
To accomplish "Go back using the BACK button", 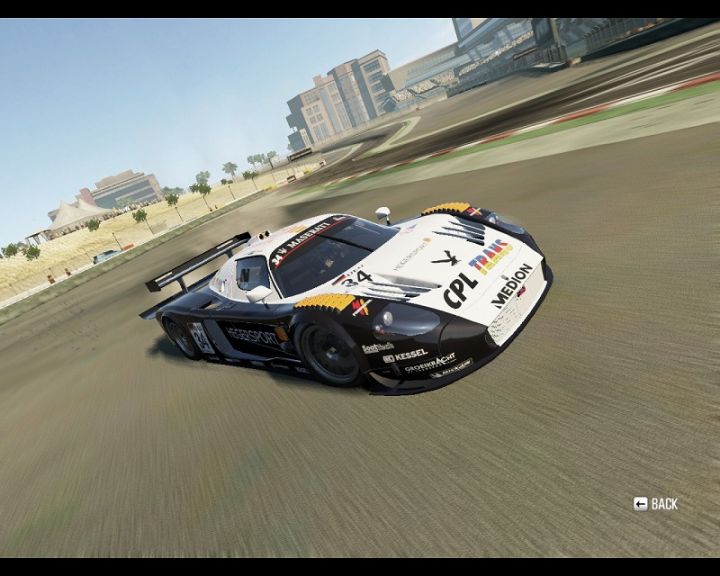I will pos(656,504).
